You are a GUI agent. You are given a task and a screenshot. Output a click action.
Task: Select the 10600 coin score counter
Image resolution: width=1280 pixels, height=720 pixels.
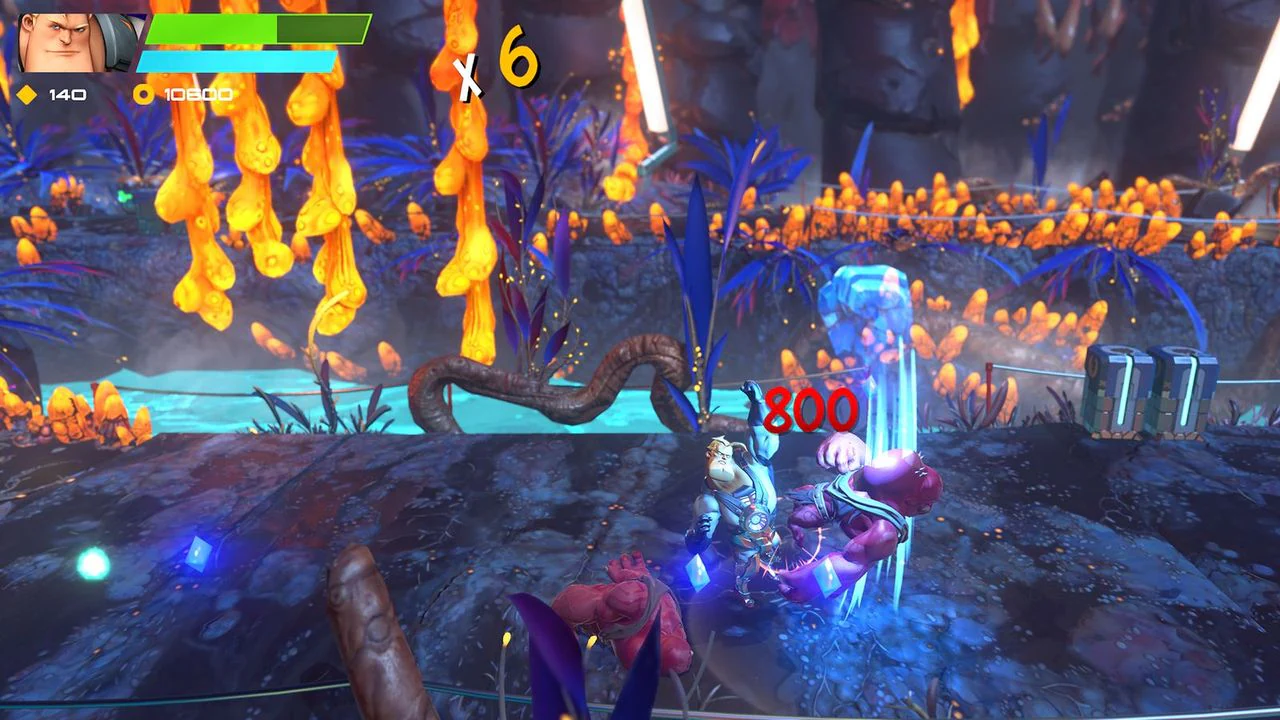197,96
